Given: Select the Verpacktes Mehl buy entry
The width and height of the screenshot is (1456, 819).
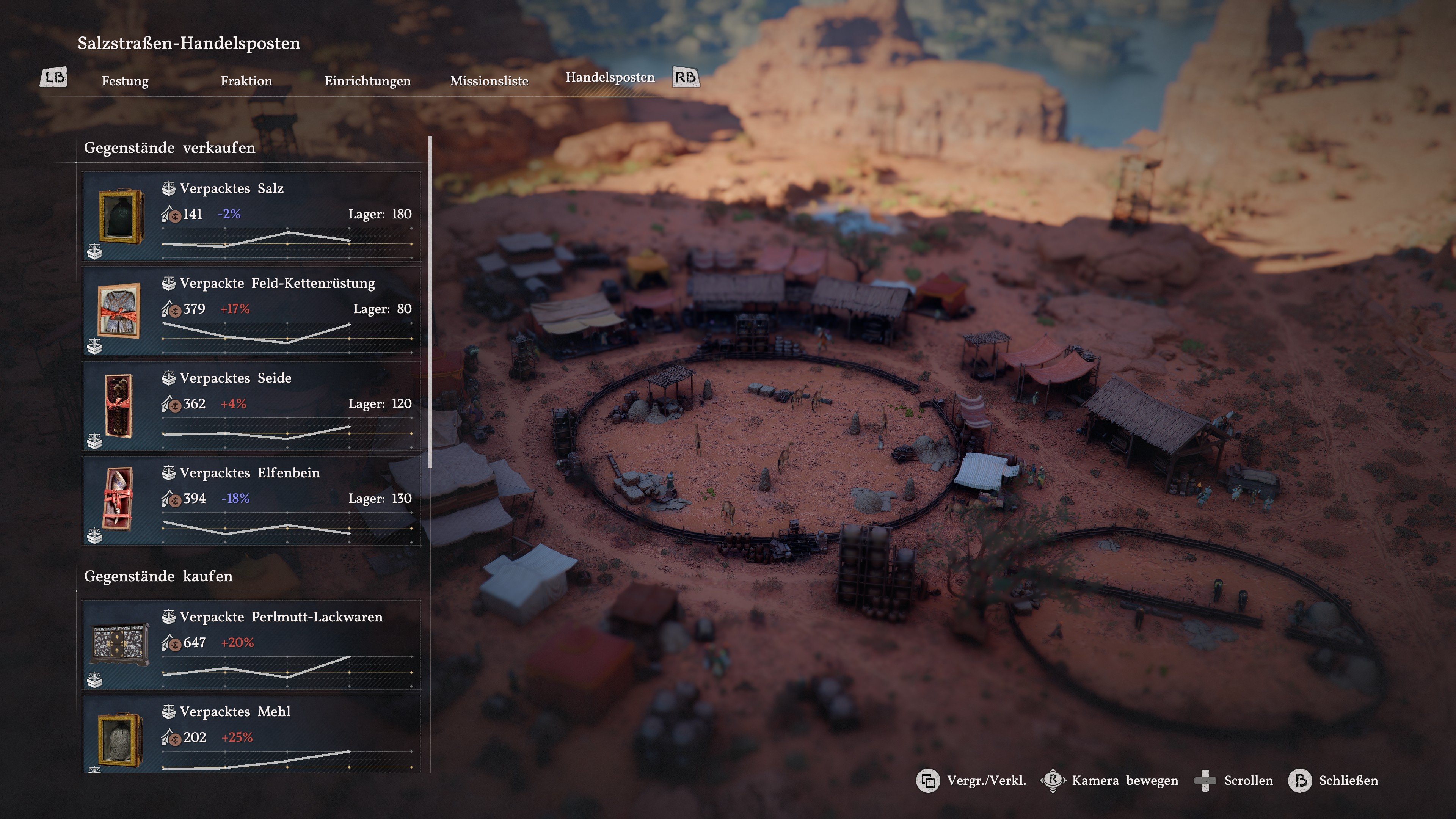Looking at the screenshot, I should click(x=251, y=735).
